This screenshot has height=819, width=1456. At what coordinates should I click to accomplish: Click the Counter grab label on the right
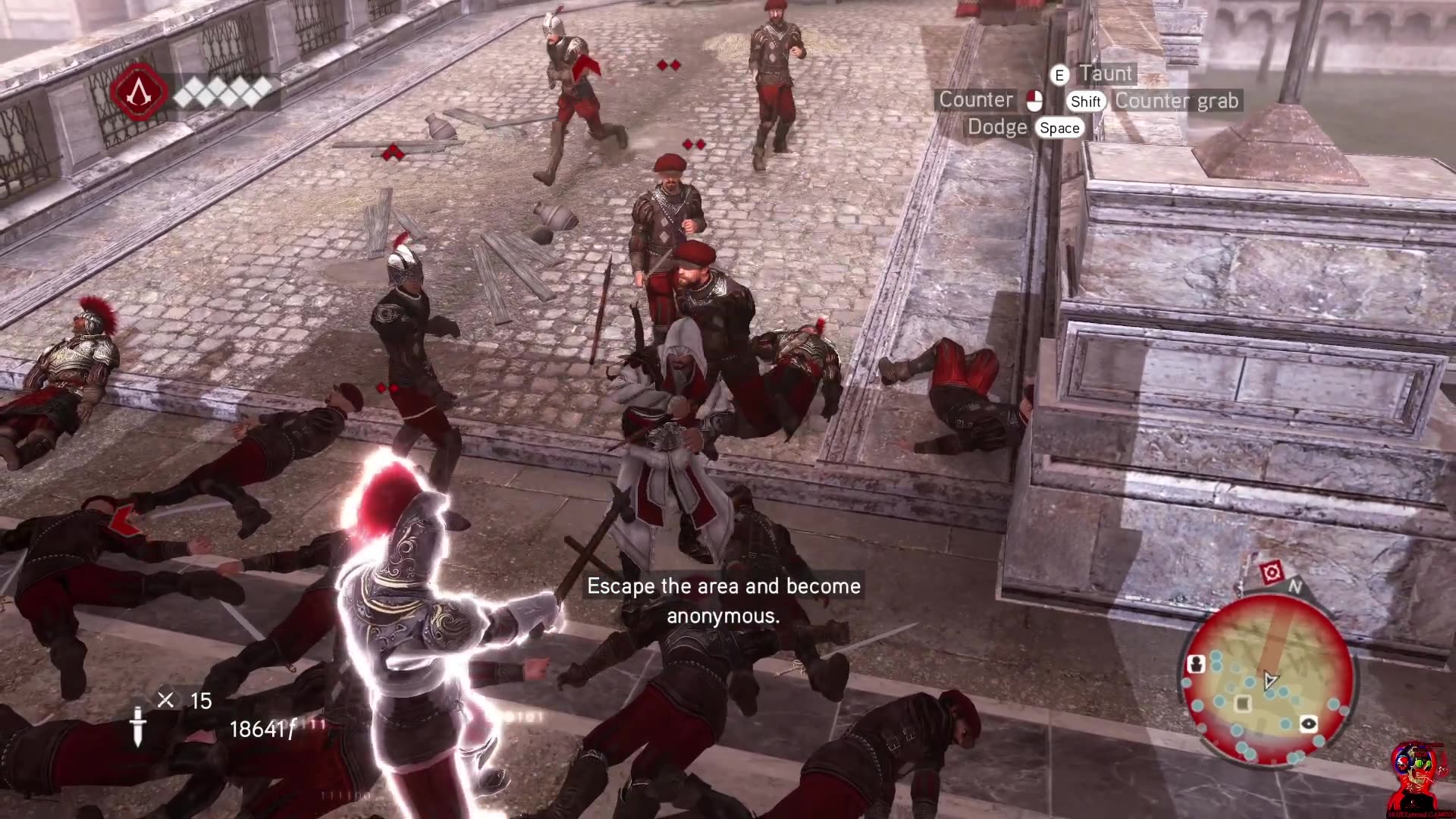1178,100
